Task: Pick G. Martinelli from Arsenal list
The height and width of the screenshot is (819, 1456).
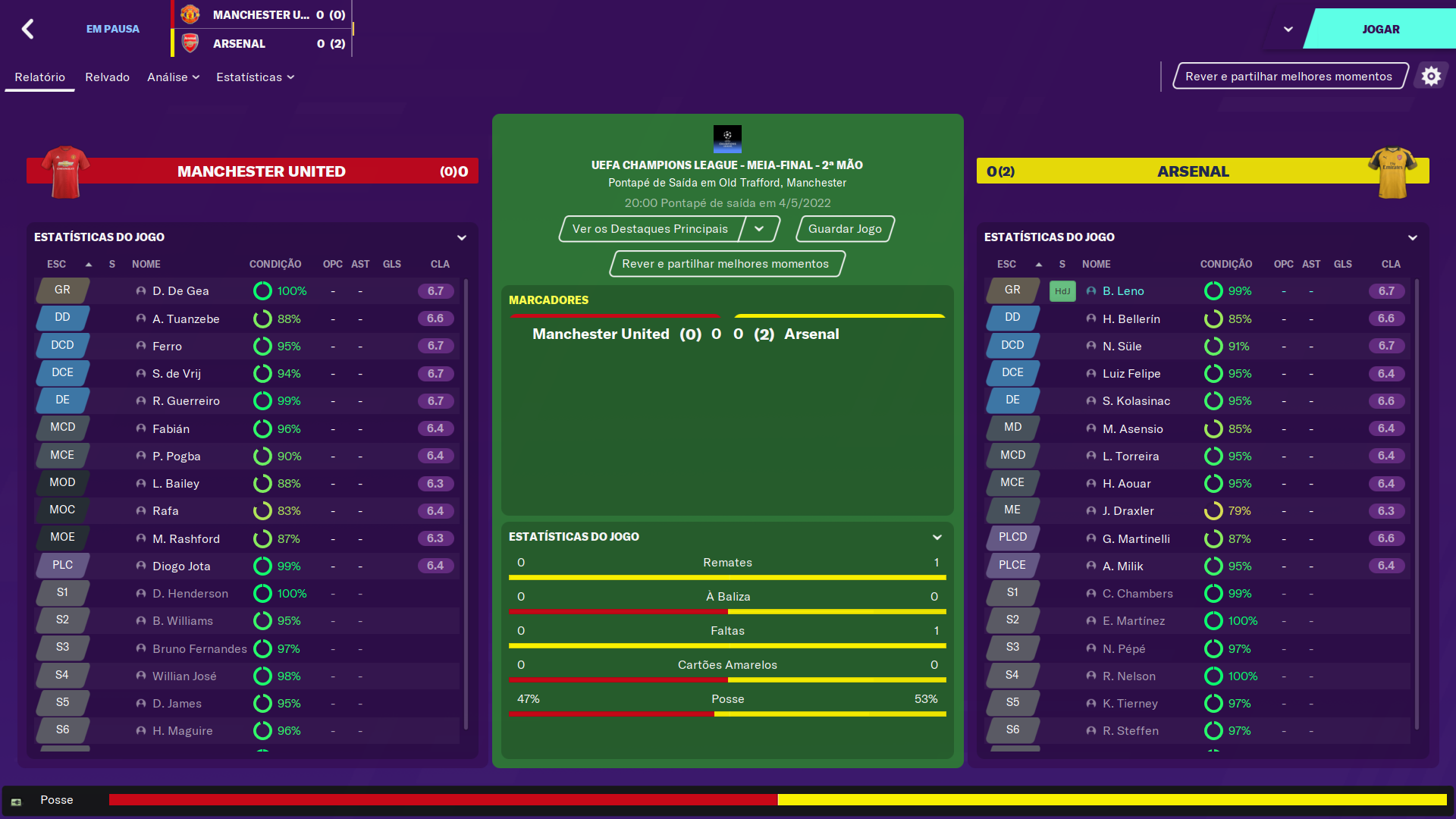Action: coord(1136,539)
